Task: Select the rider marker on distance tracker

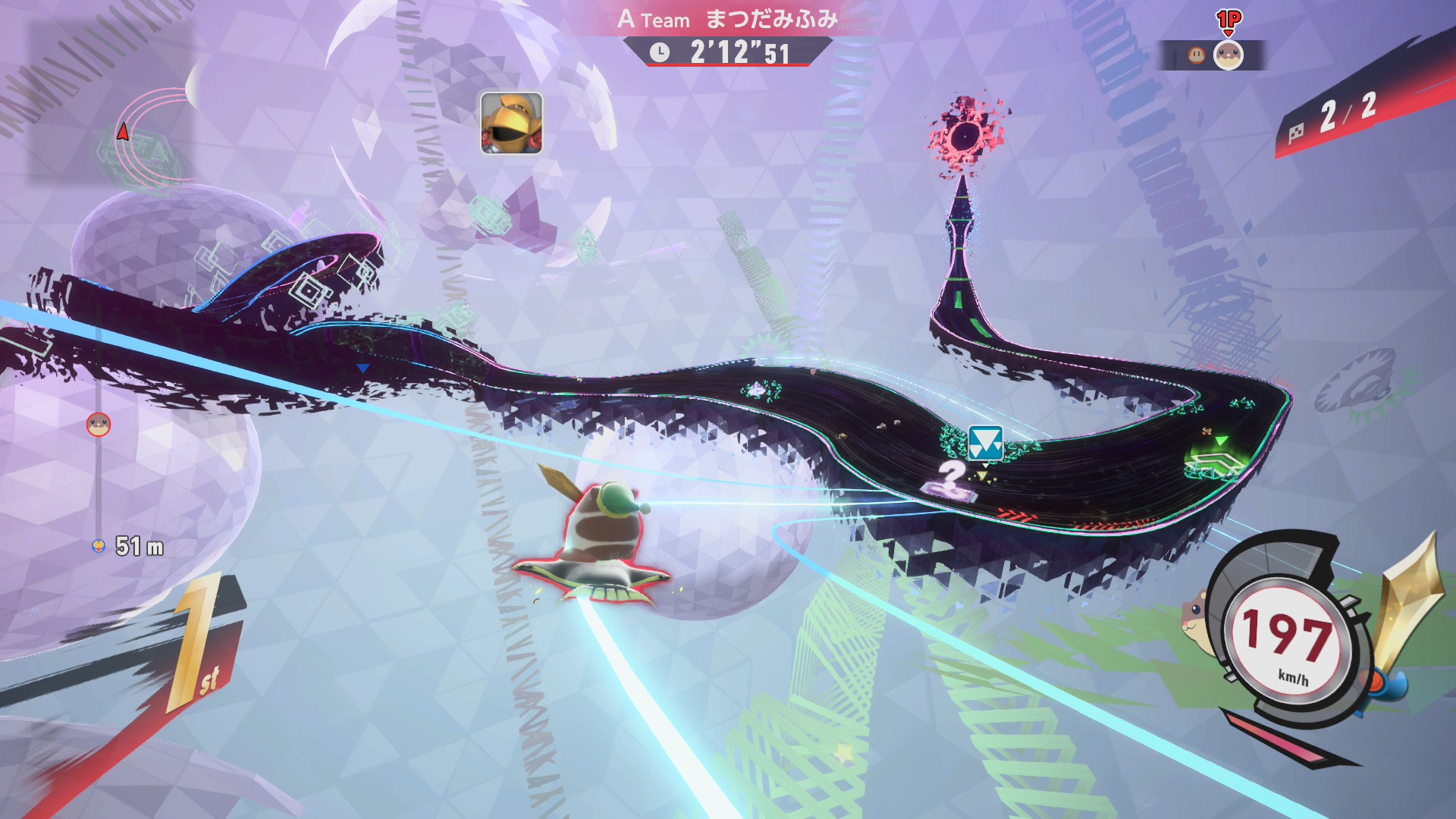Action: [x=99, y=425]
